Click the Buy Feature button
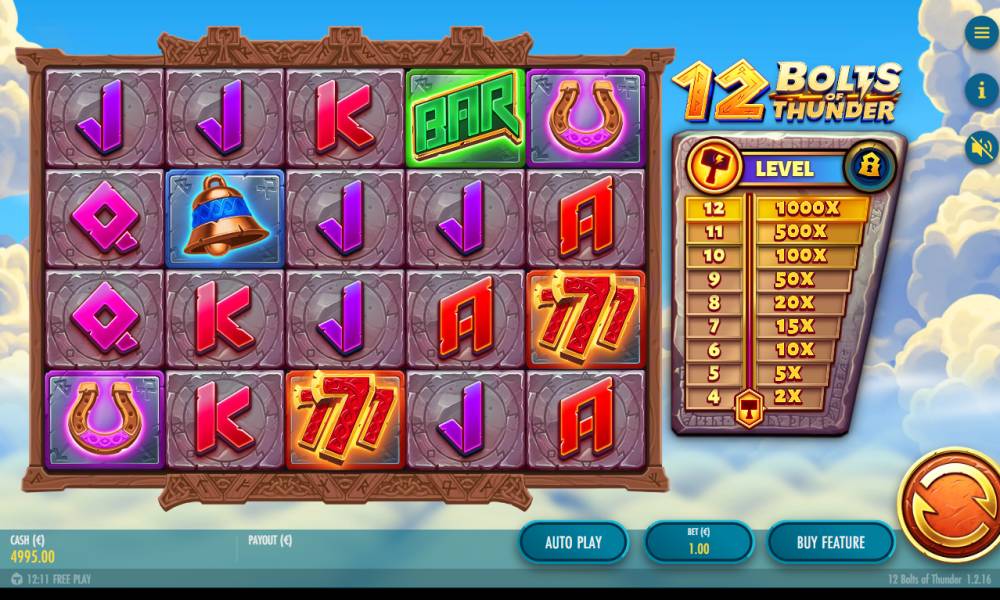 pos(830,542)
